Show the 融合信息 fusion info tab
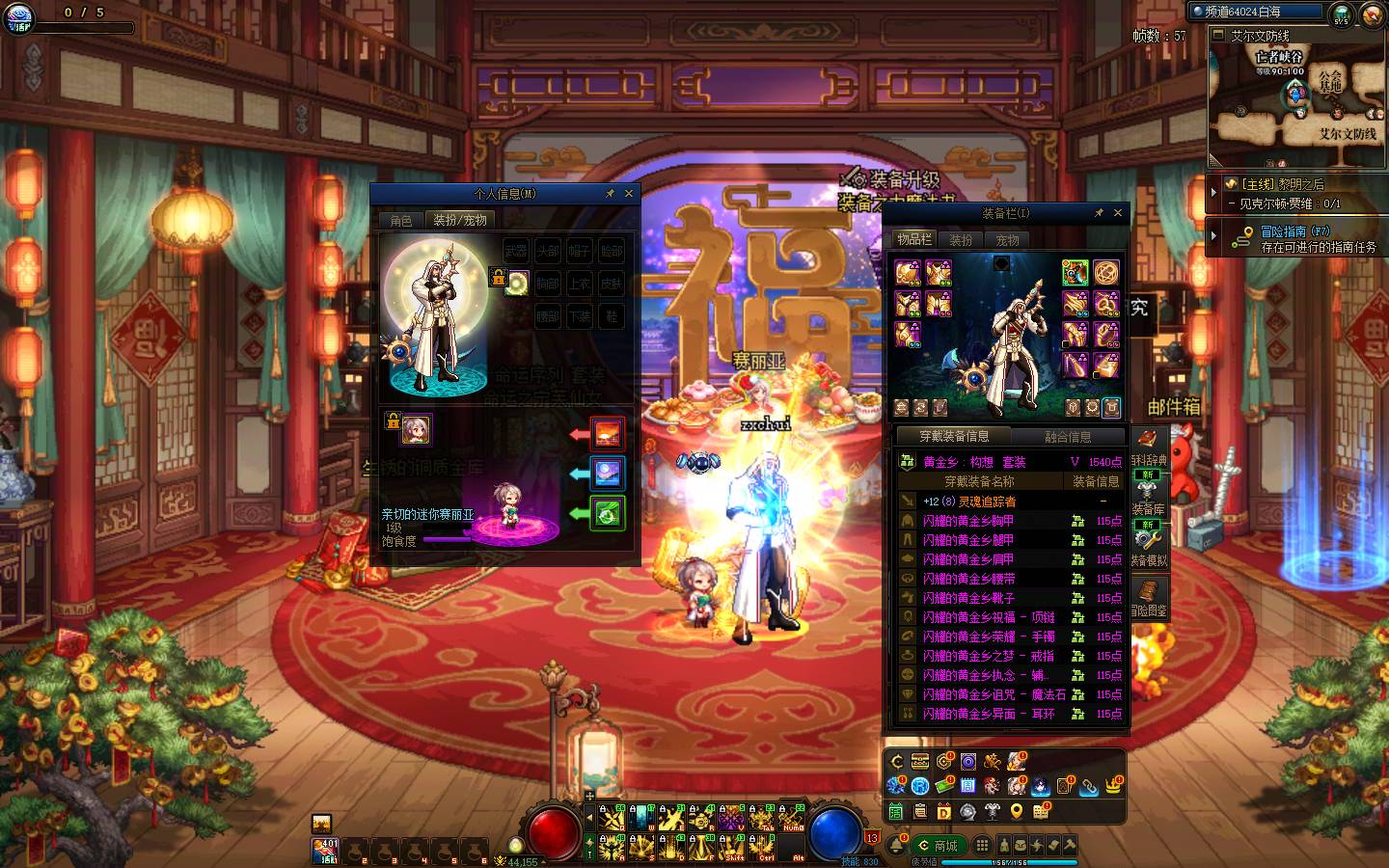 coord(1068,437)
